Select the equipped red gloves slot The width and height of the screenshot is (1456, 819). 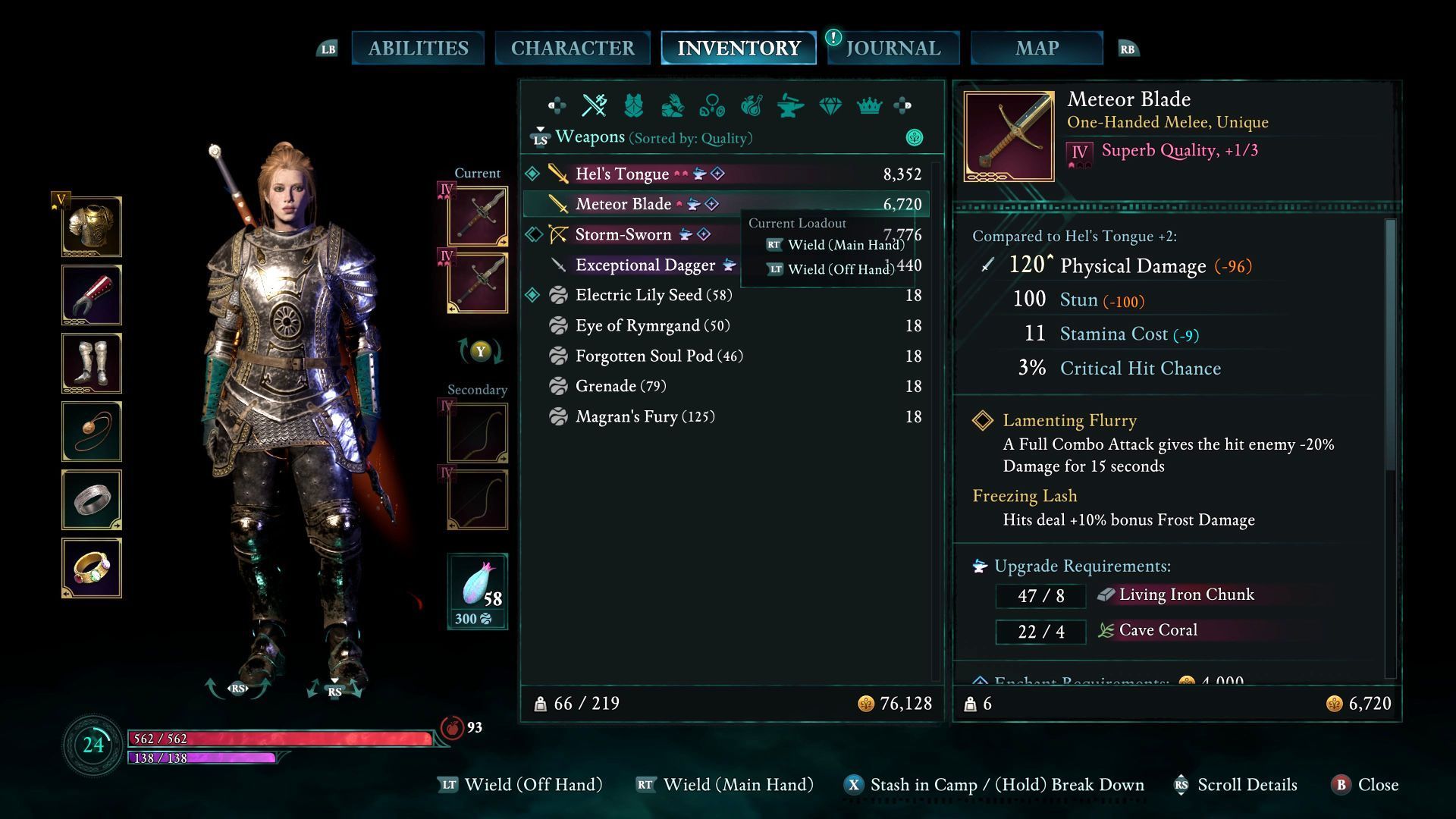(92, 295)
